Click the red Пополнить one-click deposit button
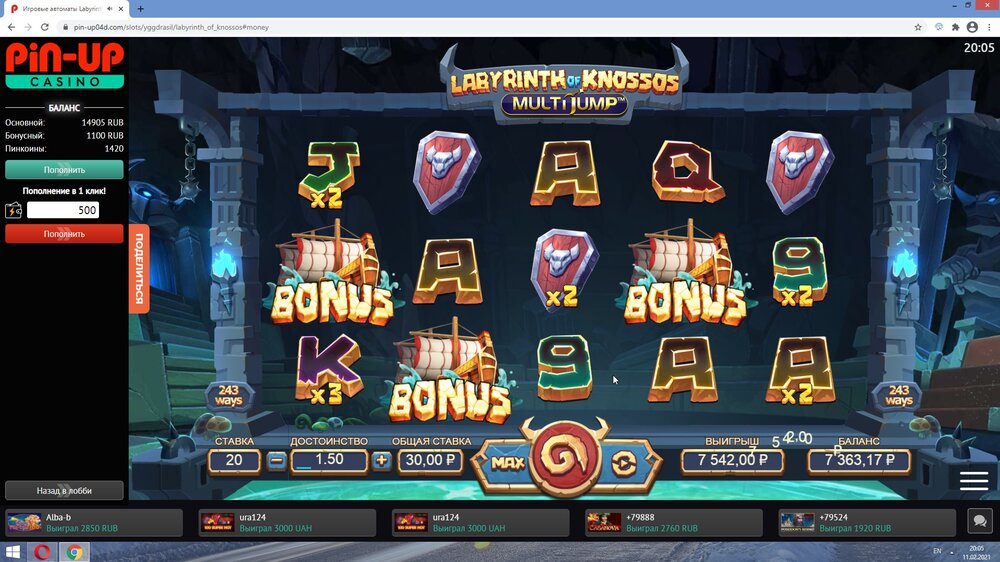 pos(64,234)
